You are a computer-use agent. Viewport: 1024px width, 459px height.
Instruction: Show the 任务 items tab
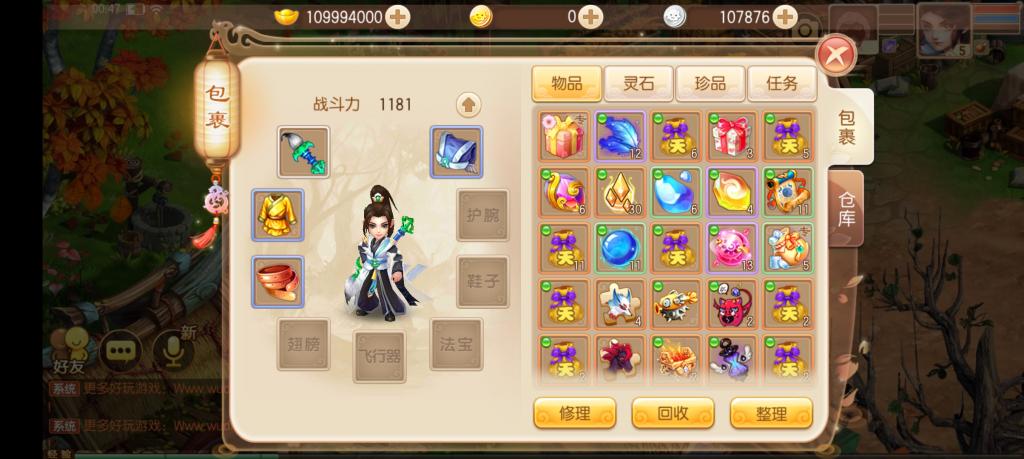coord(781,84)
